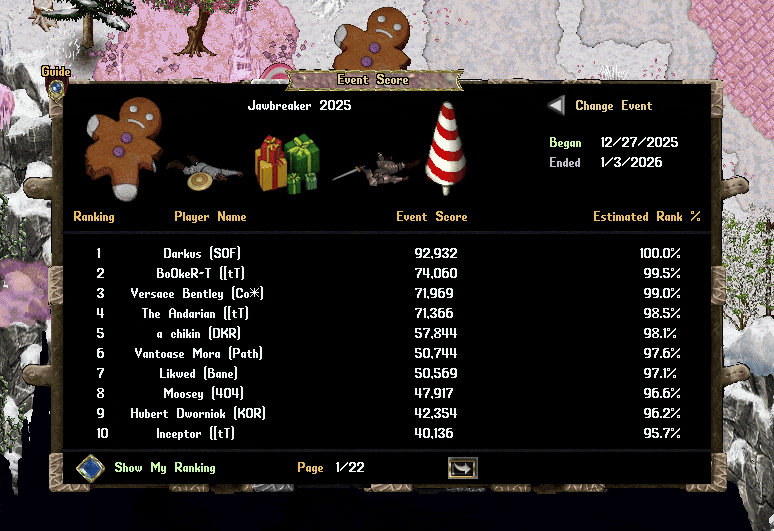774x531 pixels.
Task: Click the Change Event arrow button
Action: pyautogui.click(x=556, y=106)
